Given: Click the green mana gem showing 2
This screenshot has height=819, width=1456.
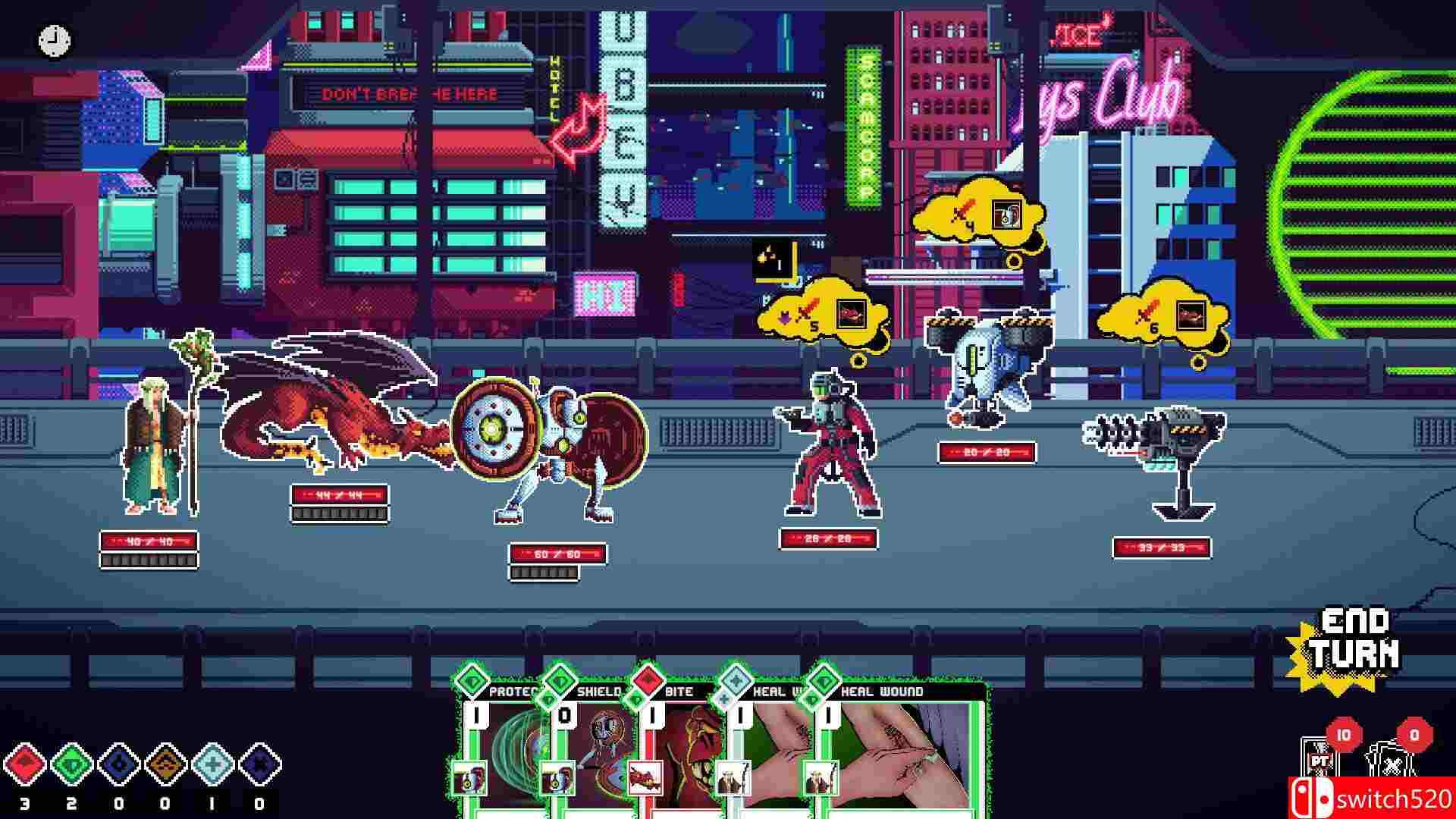Looking at the screenshot, I should click(72, 766).
